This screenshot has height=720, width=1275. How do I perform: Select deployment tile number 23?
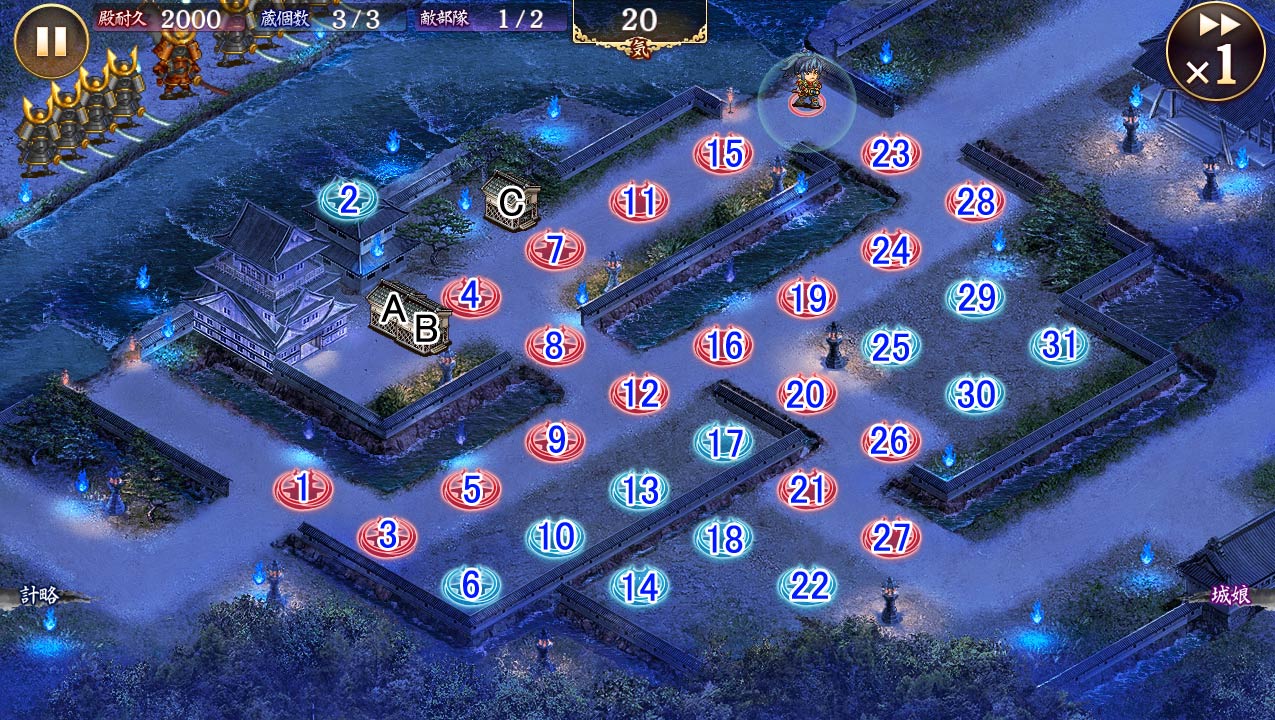(890, 154)
